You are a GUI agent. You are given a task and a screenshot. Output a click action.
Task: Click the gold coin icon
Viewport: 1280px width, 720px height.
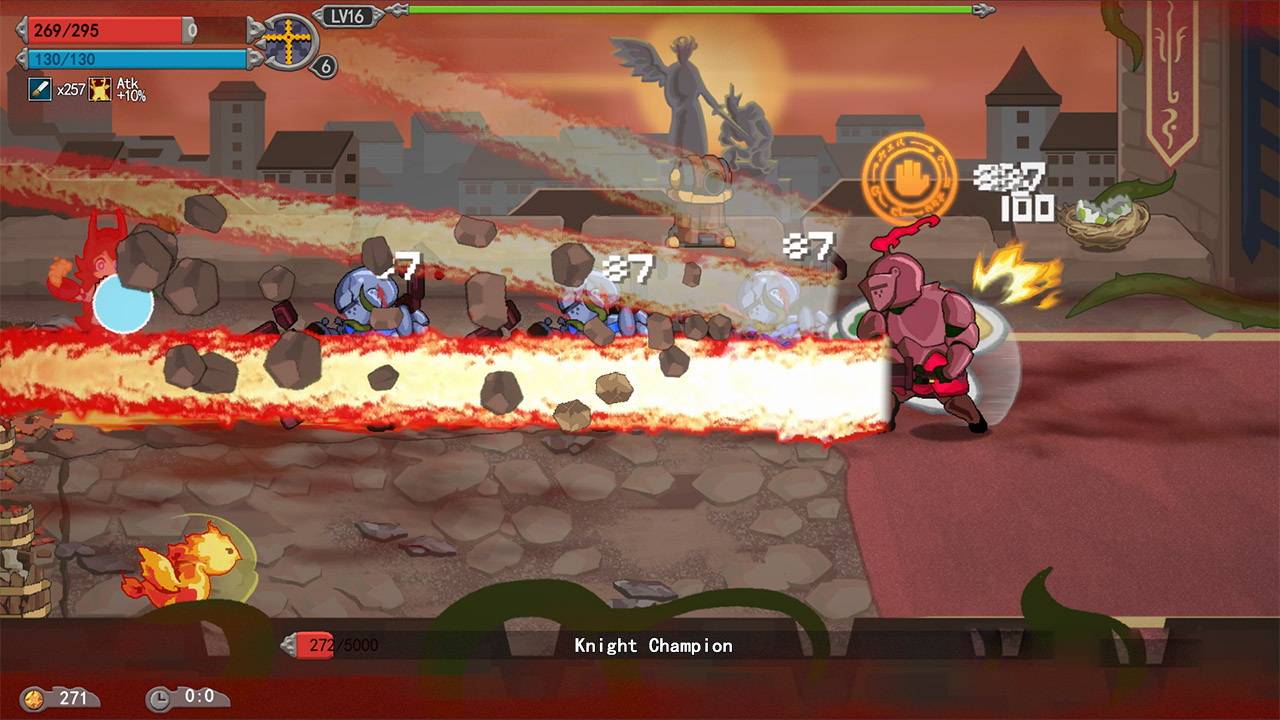pos(35,698)
